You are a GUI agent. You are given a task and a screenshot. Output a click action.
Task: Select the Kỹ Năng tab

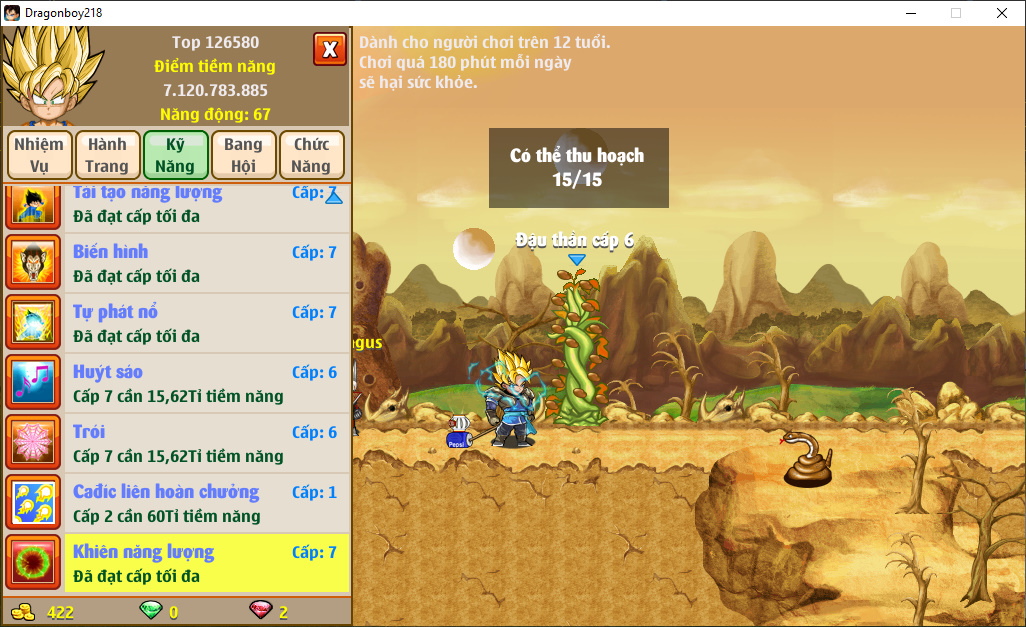[x=175, y=155]
